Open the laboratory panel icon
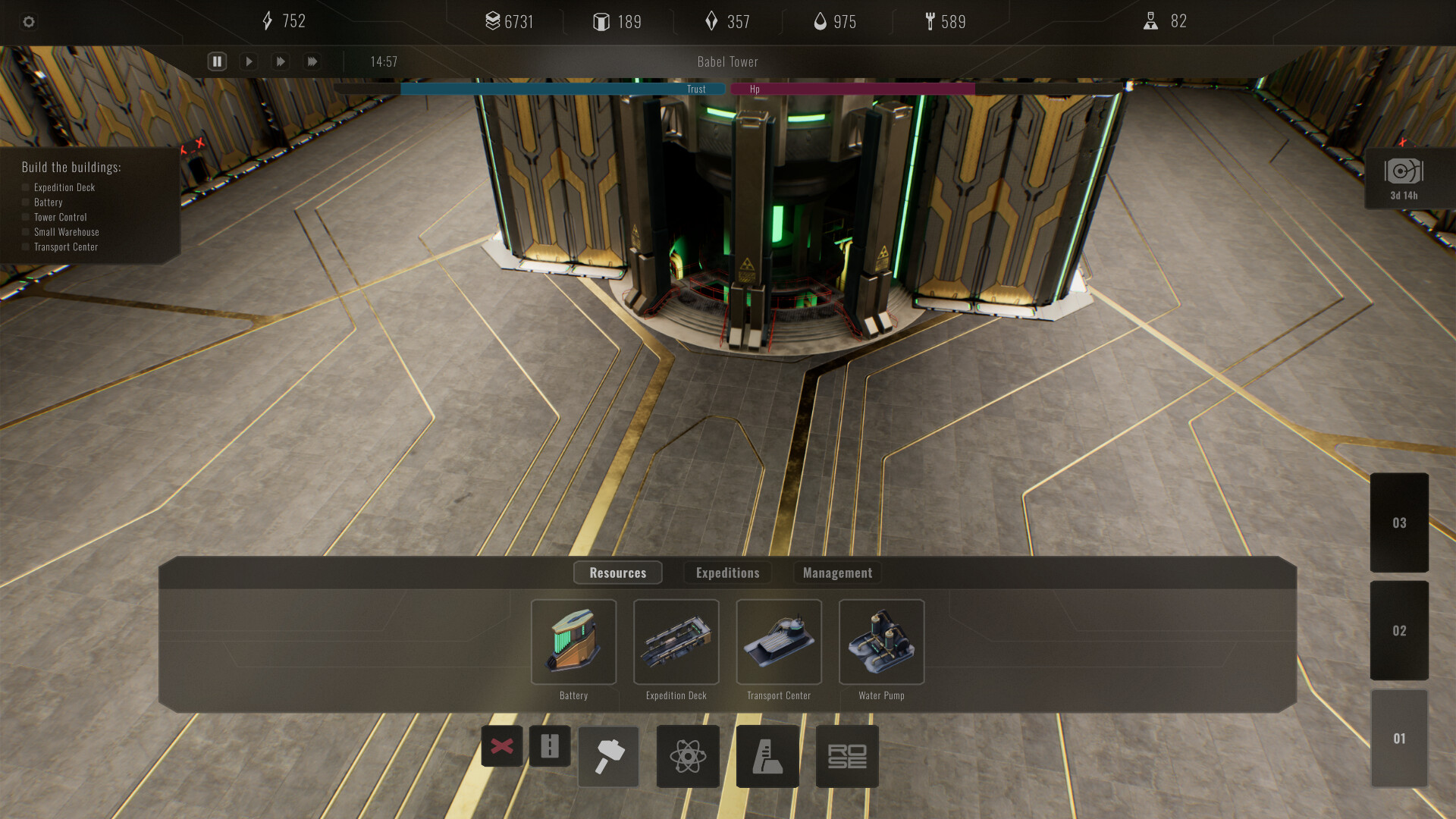1456x819 pixels. click(x=767, y=756)
